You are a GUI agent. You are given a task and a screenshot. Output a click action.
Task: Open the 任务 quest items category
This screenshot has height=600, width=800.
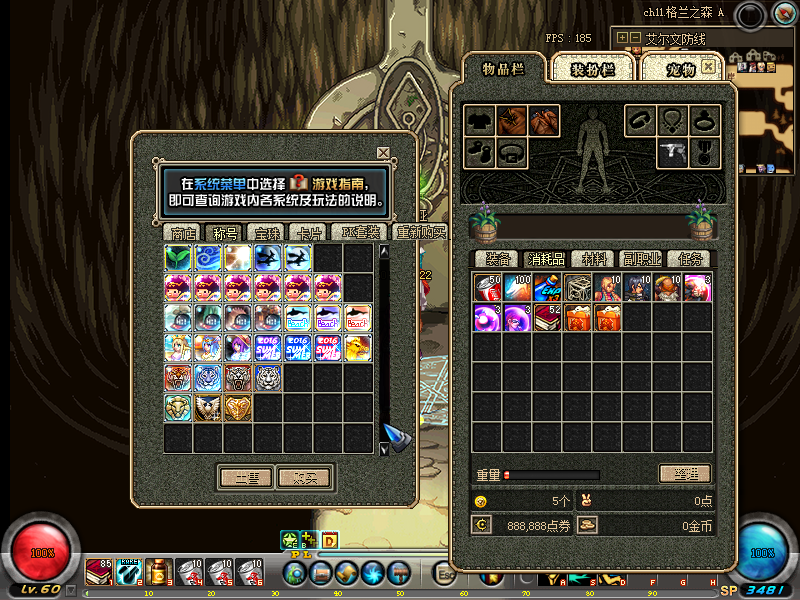point(688,259)
